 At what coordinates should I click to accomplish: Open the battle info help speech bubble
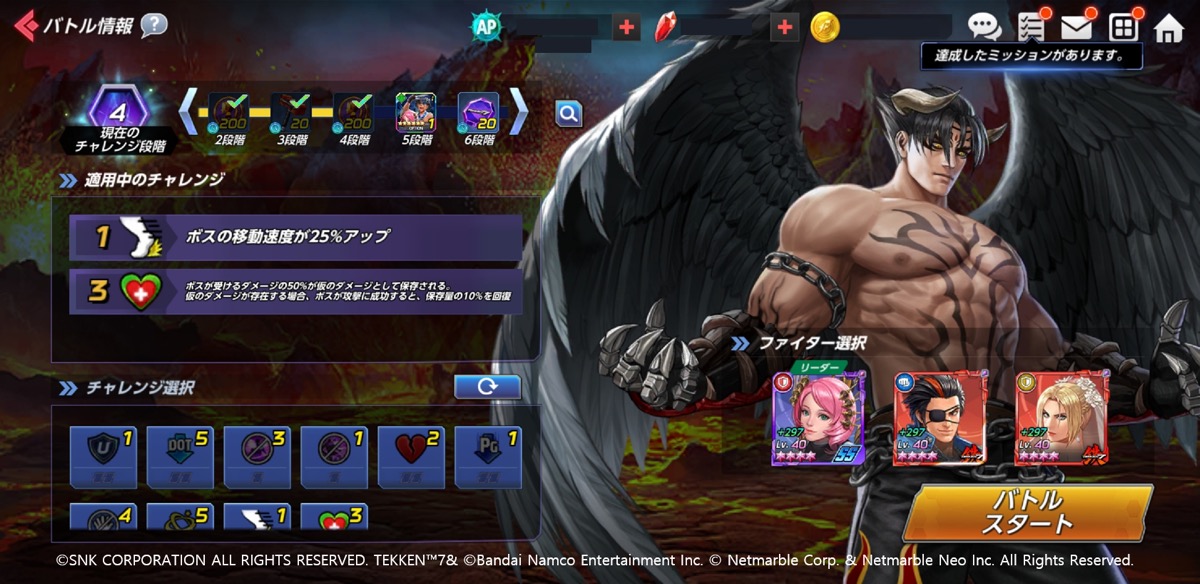click(154, 25)
